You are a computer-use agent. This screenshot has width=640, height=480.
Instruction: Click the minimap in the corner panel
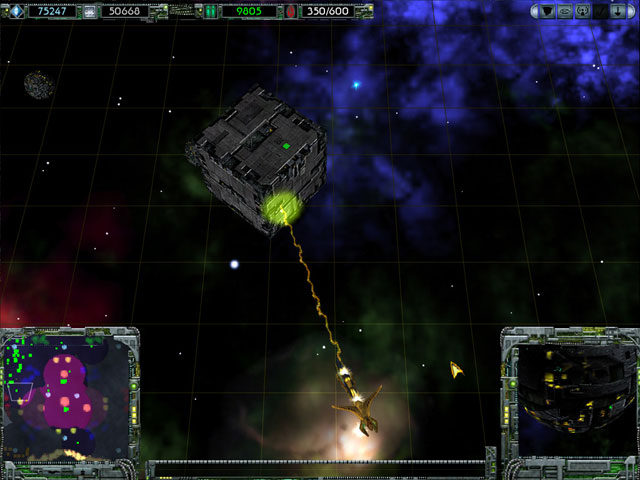click(x=66, y=395)
